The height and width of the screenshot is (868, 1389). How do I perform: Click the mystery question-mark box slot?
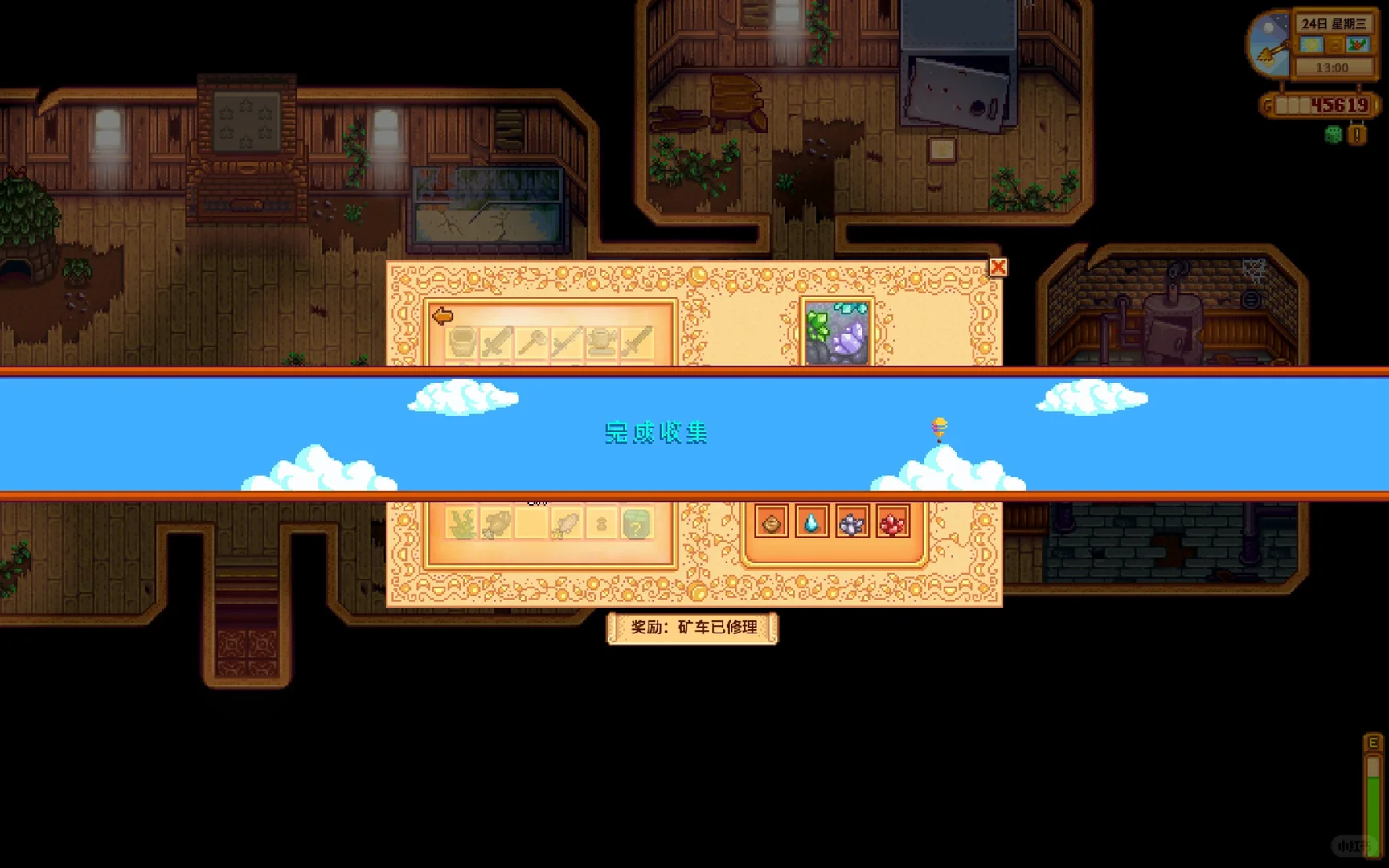[637, 523]
